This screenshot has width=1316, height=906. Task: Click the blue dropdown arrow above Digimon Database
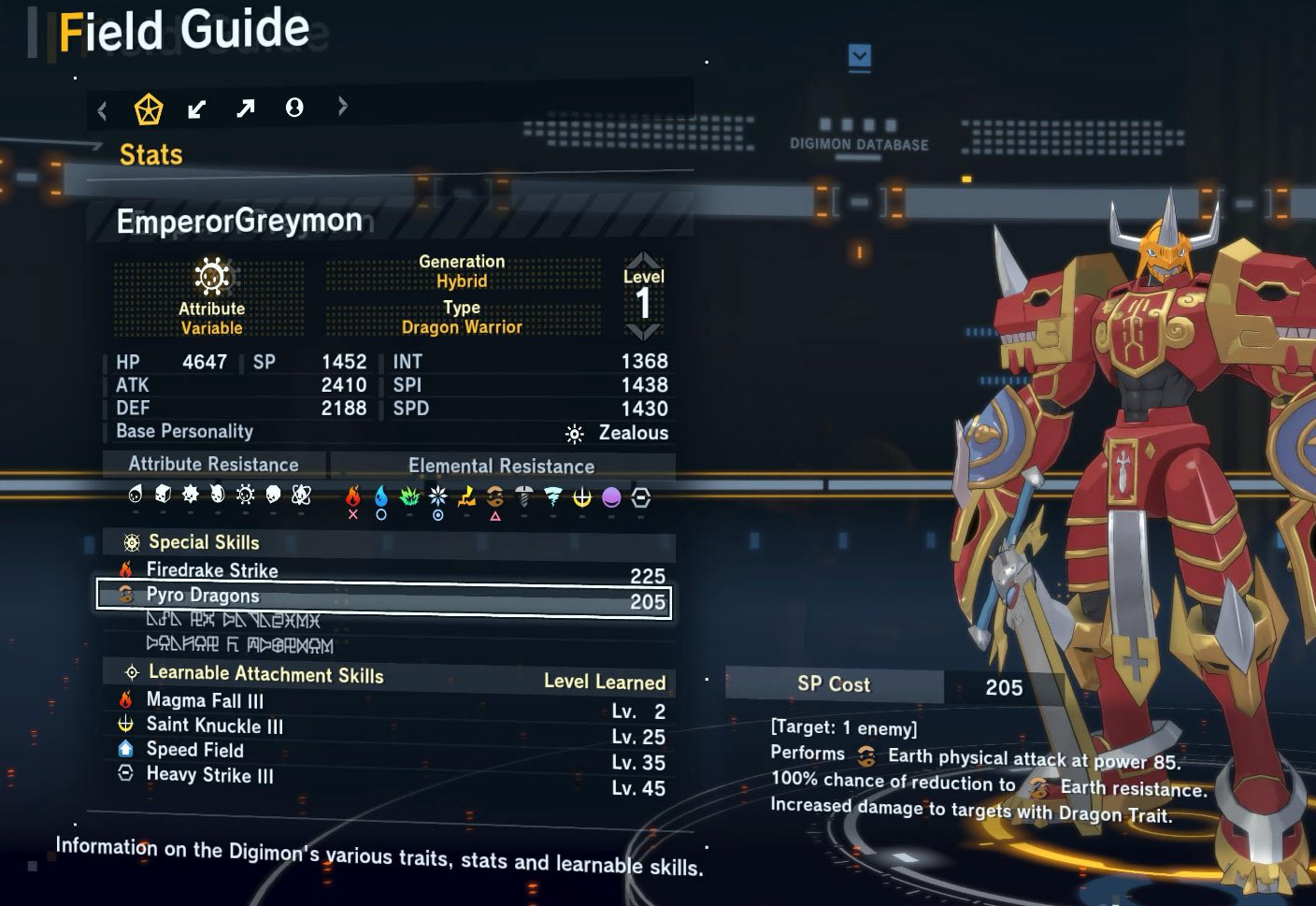[860, 56]
